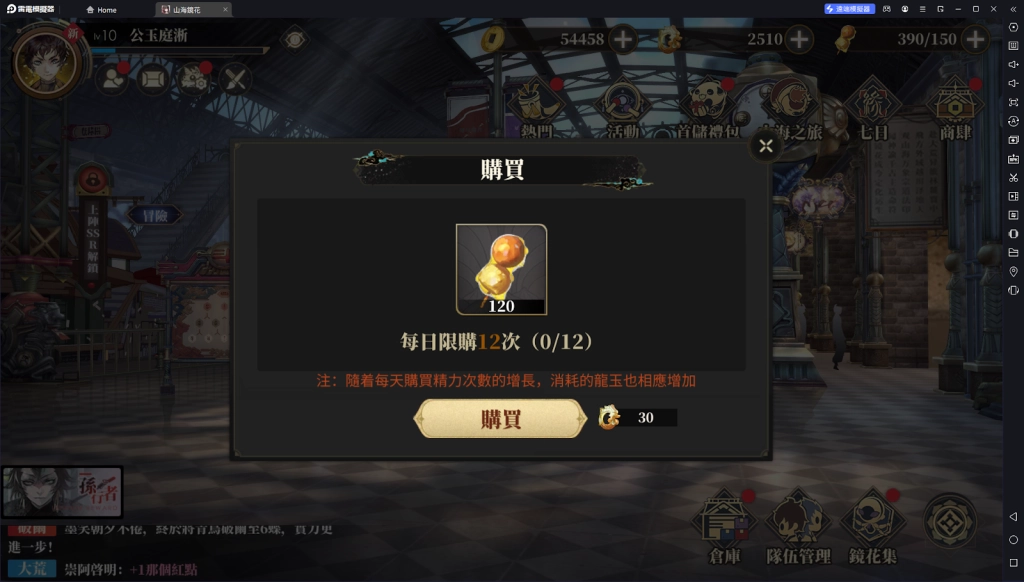This screenshot has width=1024, height=582.
Task: Minimize the emulator window
Action: coord(954,9)
